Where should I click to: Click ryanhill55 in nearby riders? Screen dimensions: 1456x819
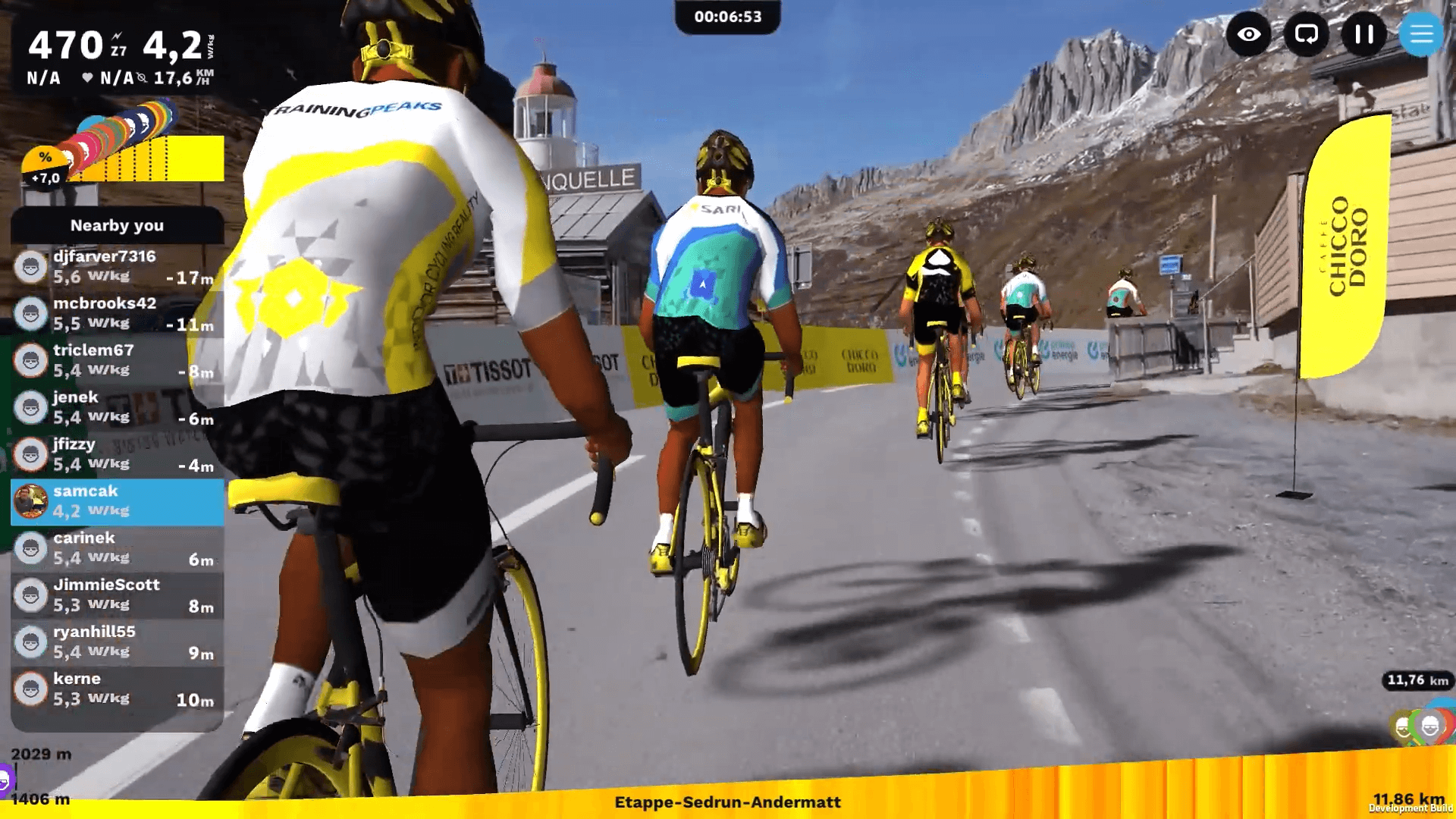[118, 643]
